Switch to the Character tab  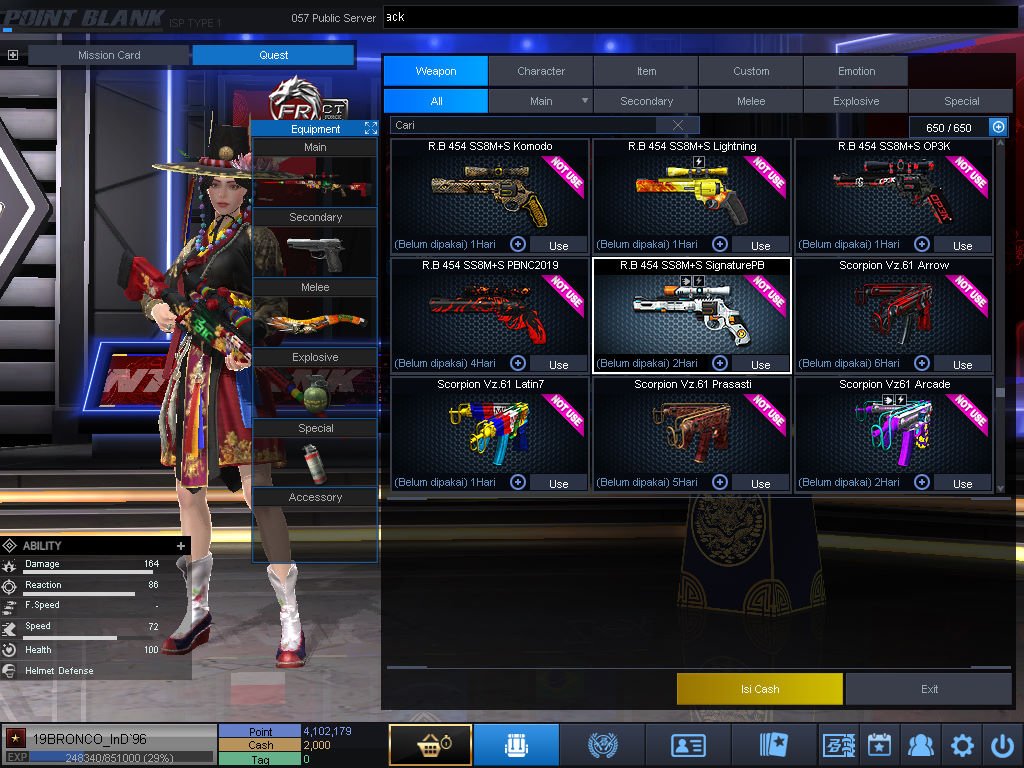click(541, 71)
